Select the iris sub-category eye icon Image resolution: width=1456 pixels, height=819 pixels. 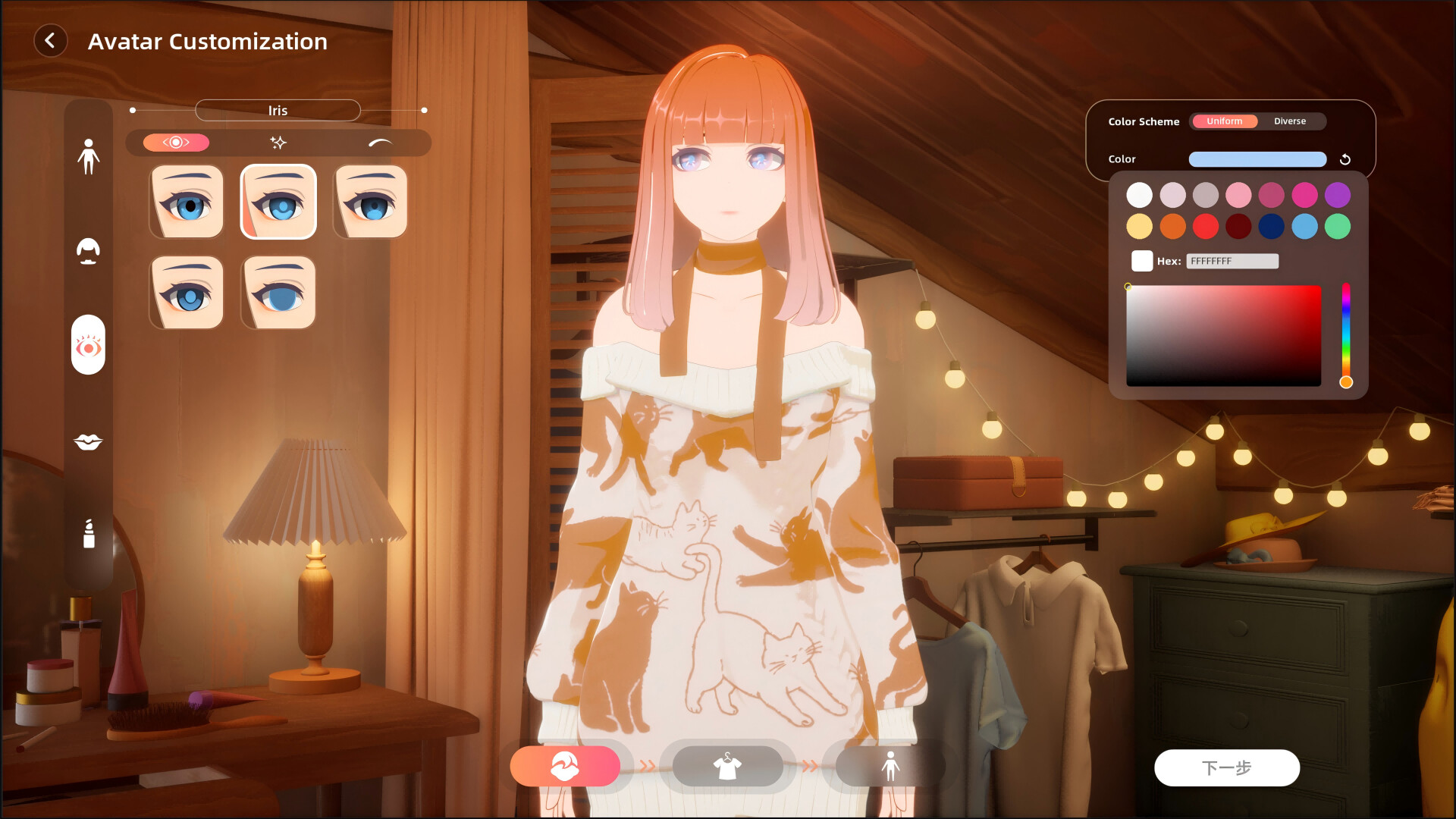click(177, 143)
